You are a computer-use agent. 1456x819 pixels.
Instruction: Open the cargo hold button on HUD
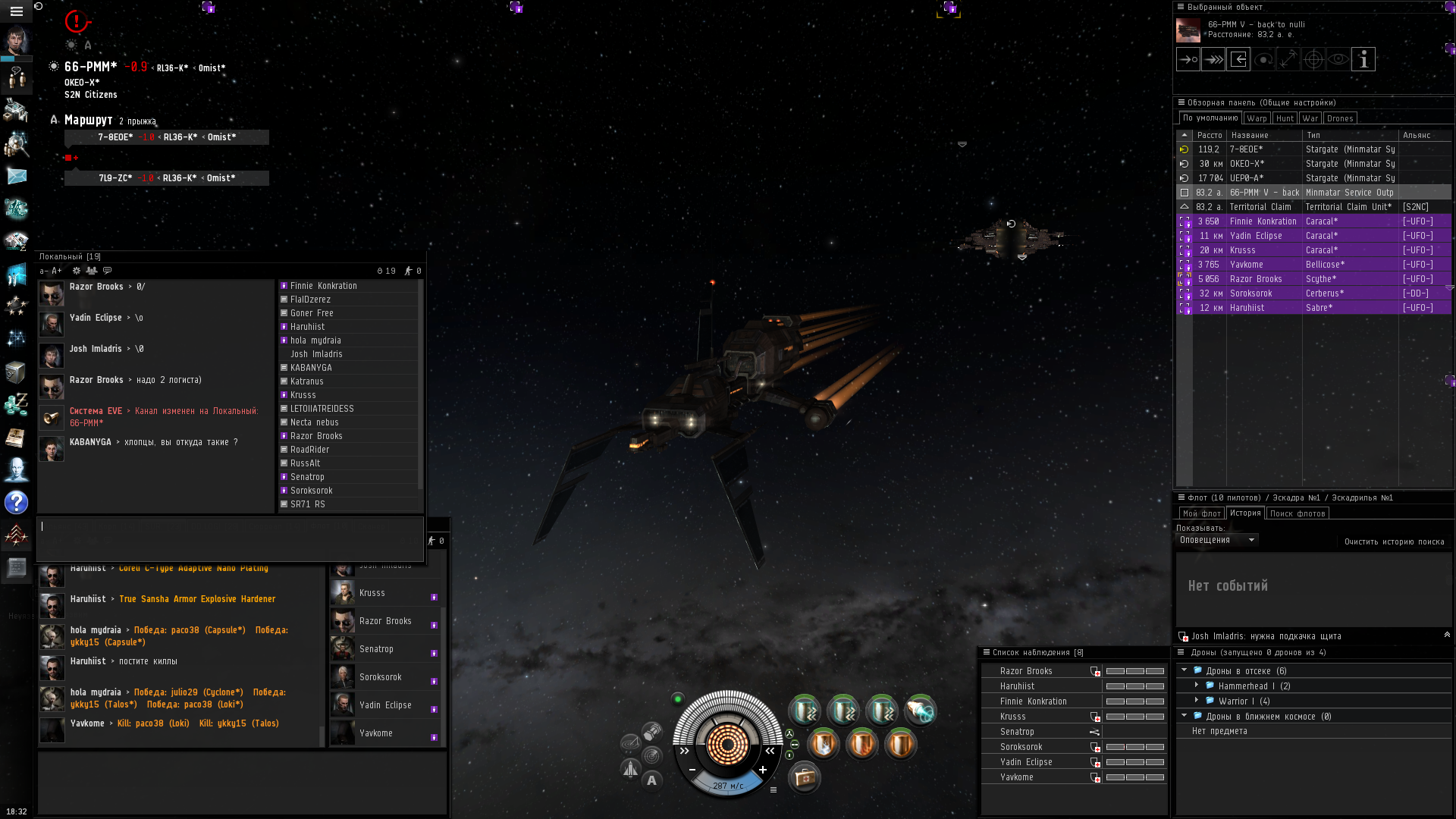(804, 778)
